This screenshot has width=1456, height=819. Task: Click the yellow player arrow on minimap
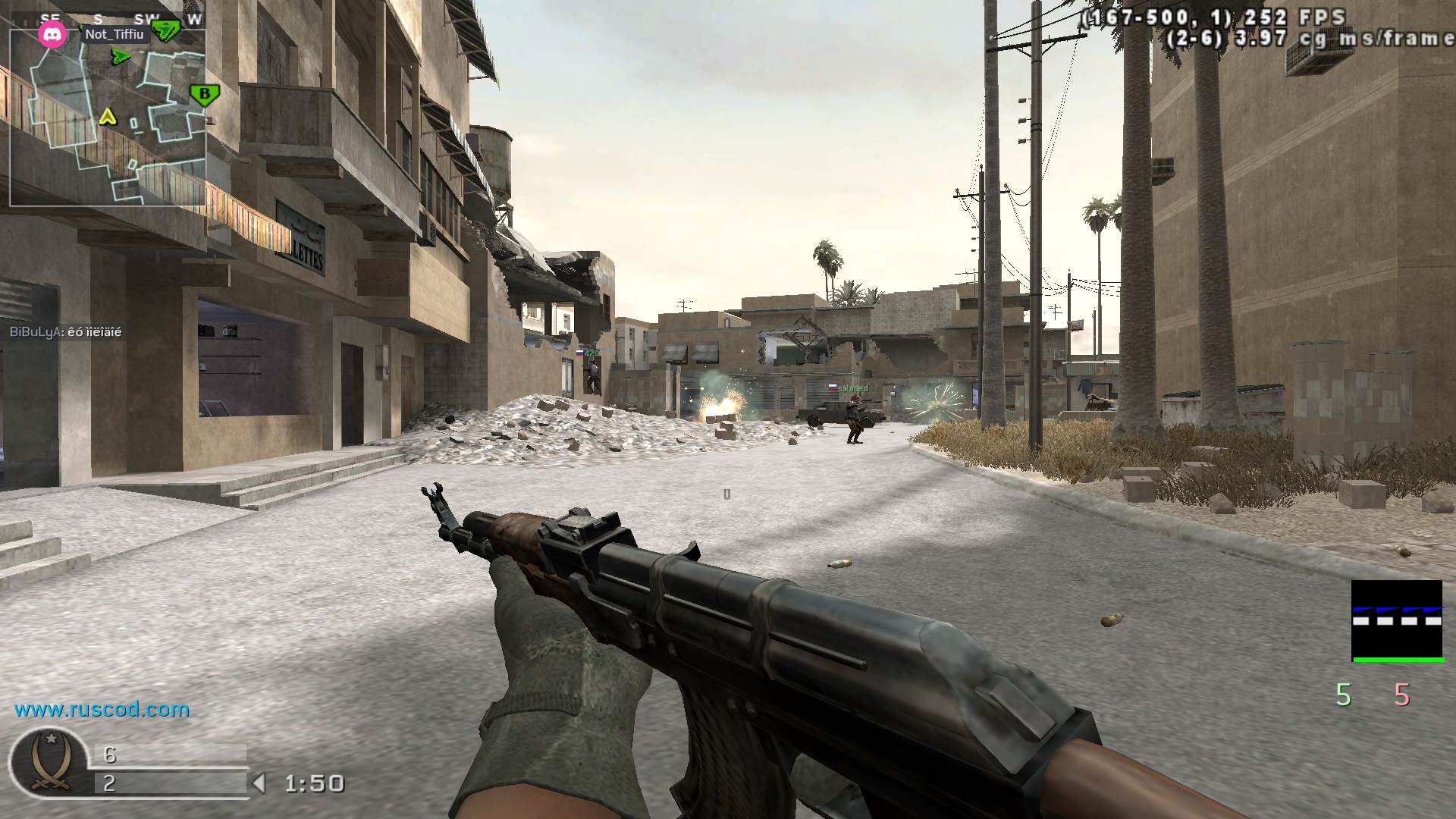click(108, 117)
